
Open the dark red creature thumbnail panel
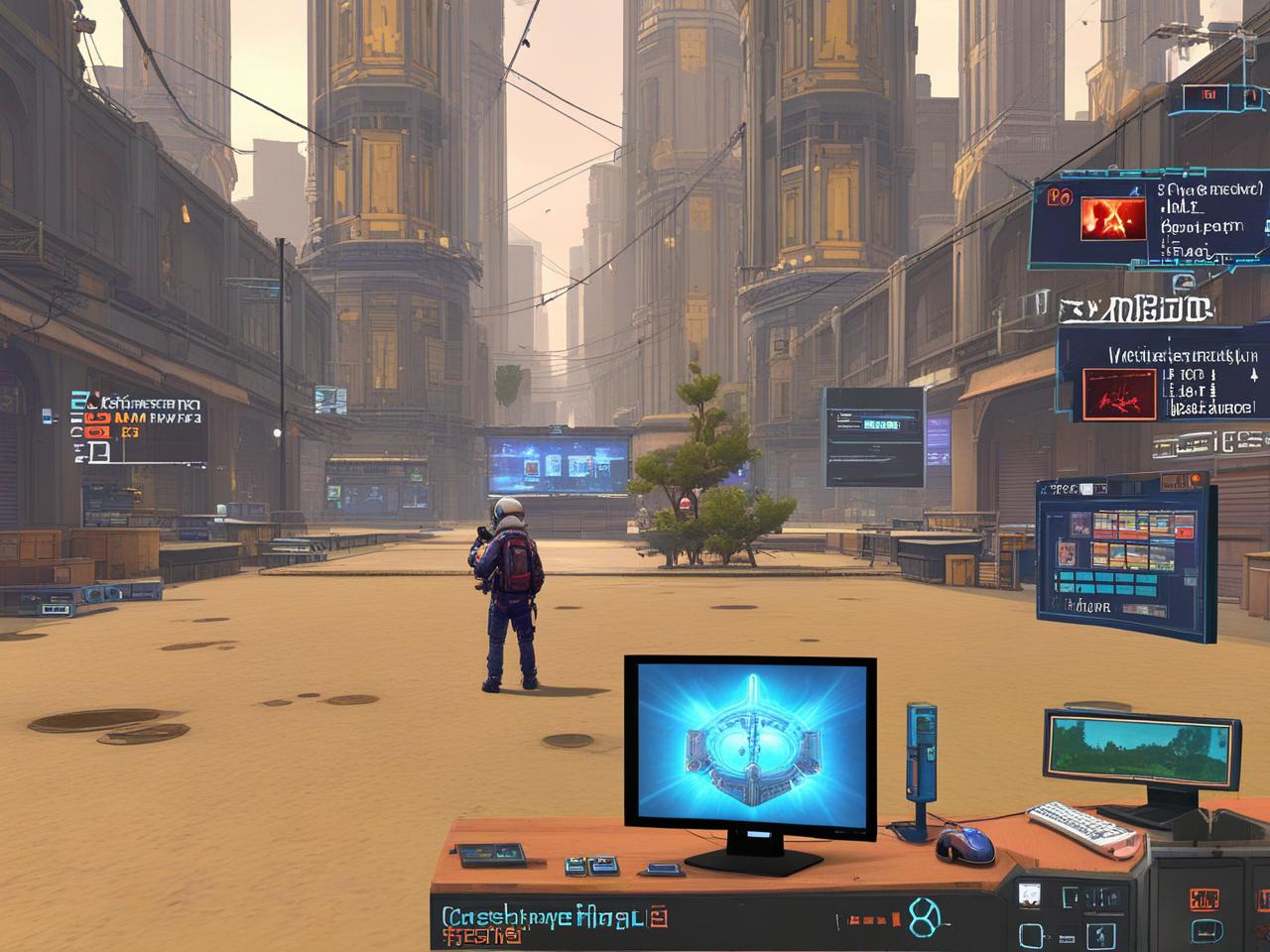1119,393
